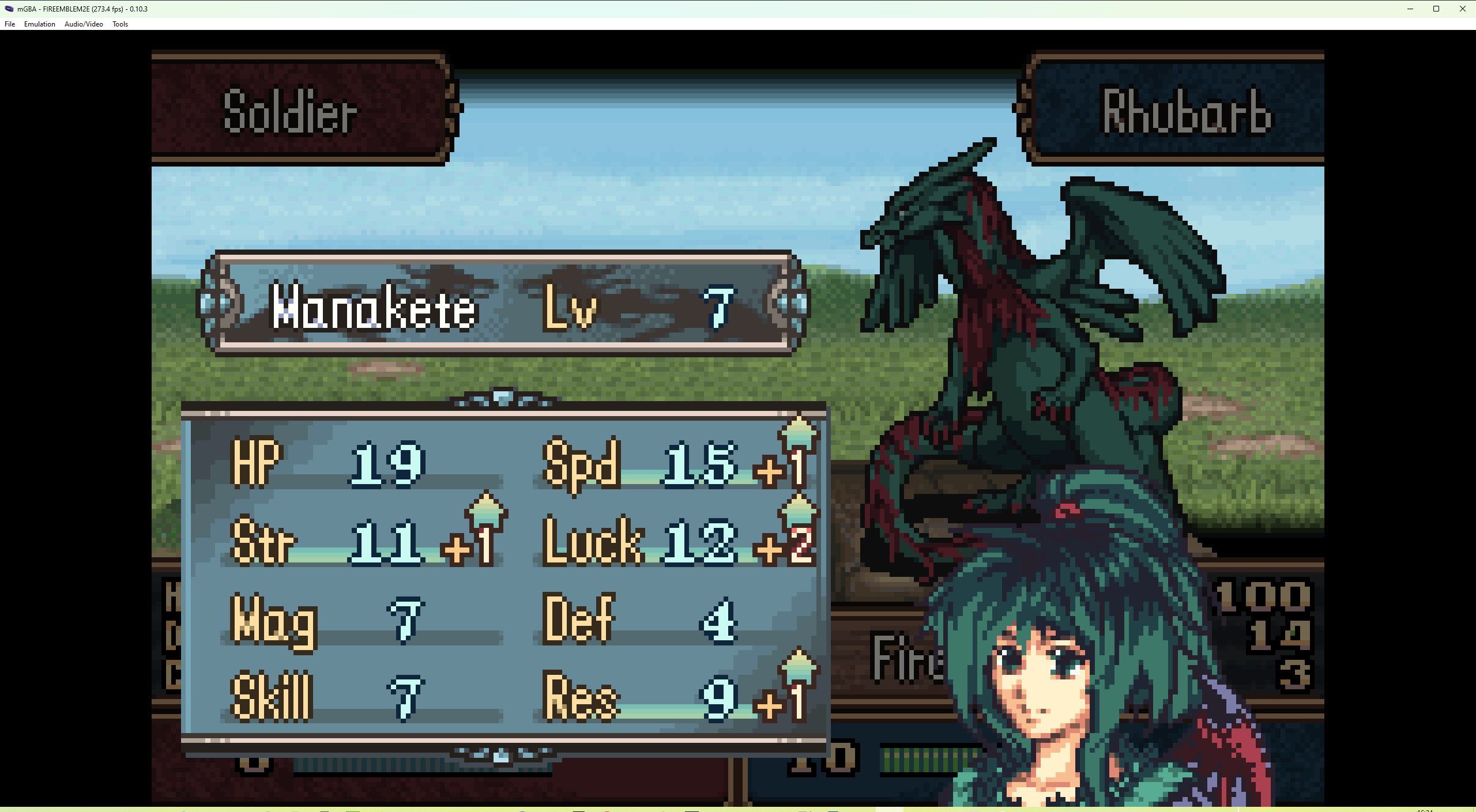Open the File menu

click(9, 24)
